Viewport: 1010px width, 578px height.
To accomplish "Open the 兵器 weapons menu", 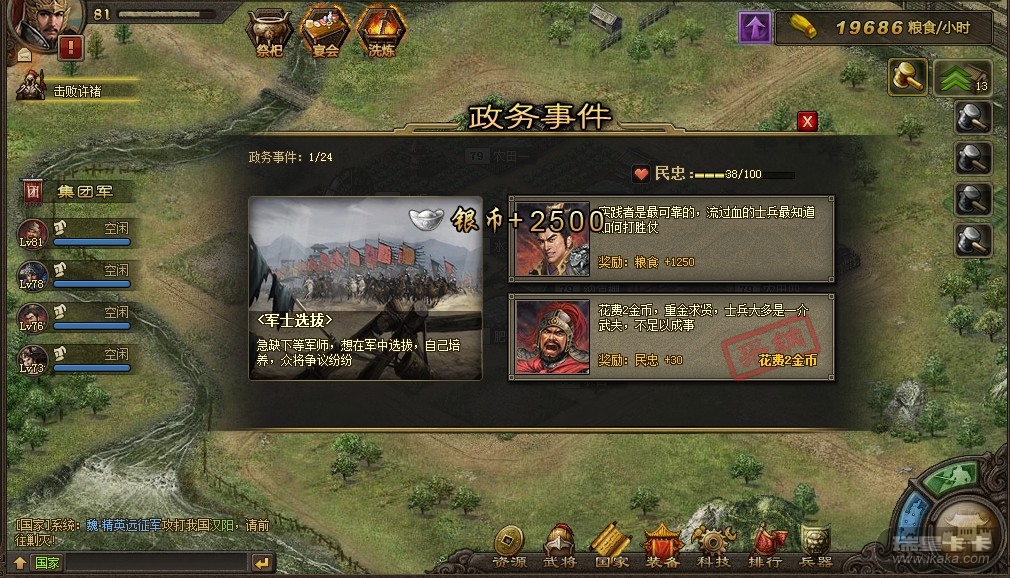I will point(816,546).
